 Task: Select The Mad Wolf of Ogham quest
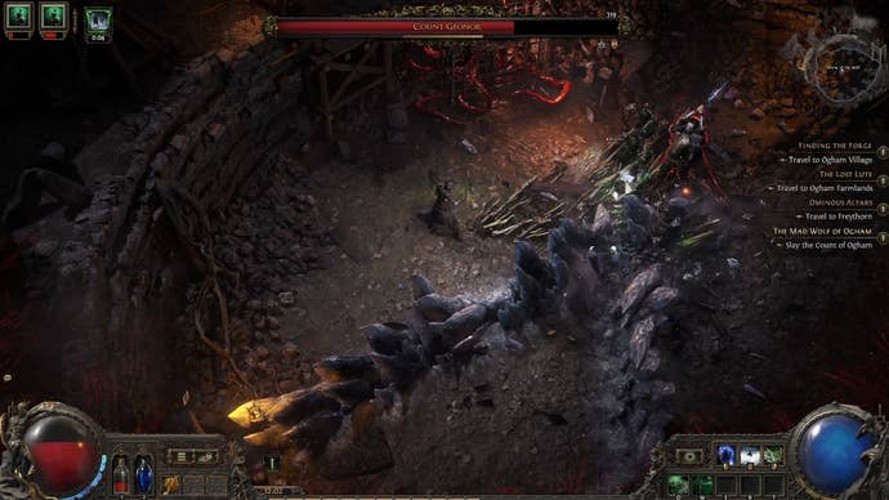coord(822,231)
